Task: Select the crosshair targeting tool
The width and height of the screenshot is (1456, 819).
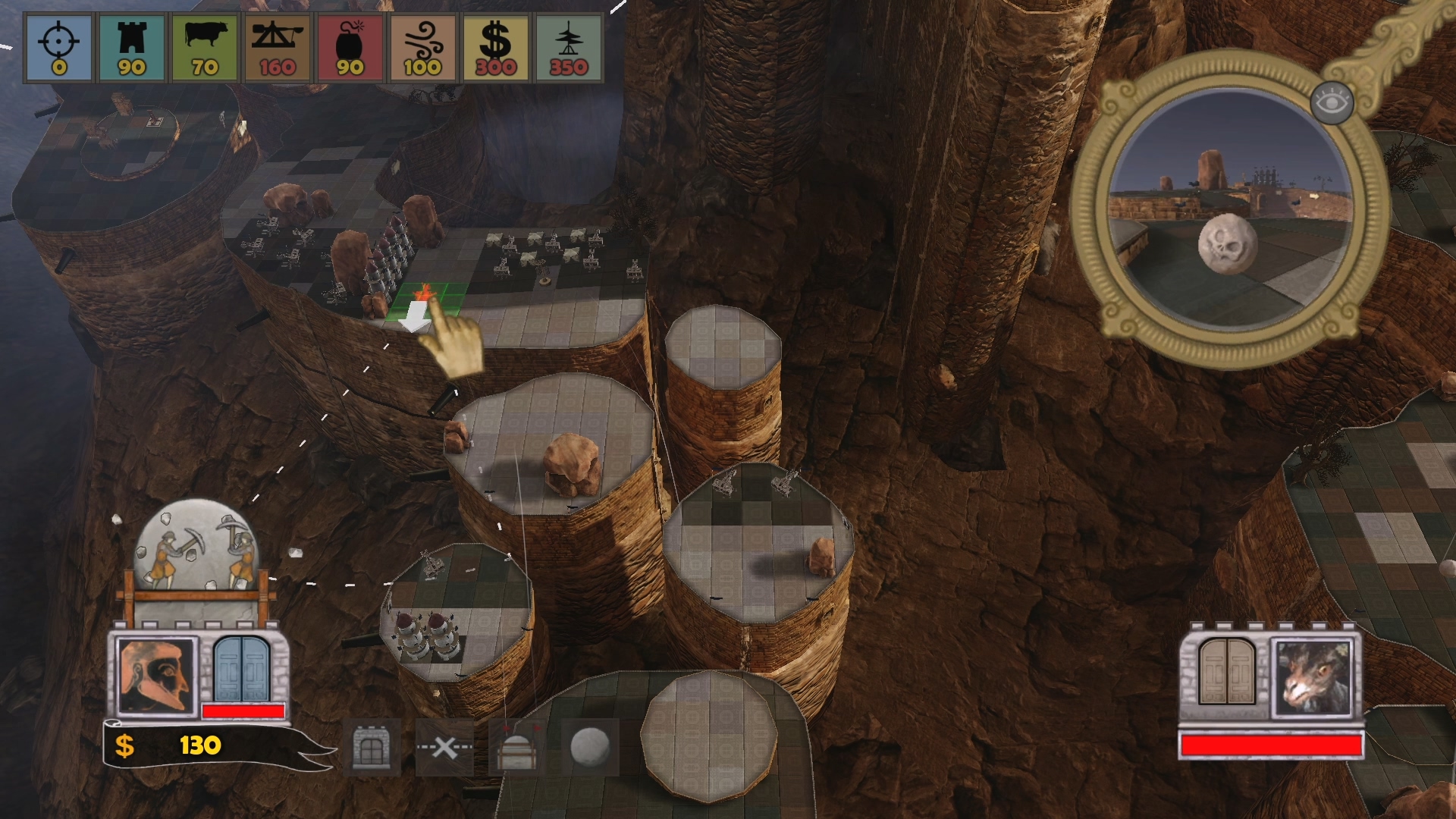Action: click(59, 47)
